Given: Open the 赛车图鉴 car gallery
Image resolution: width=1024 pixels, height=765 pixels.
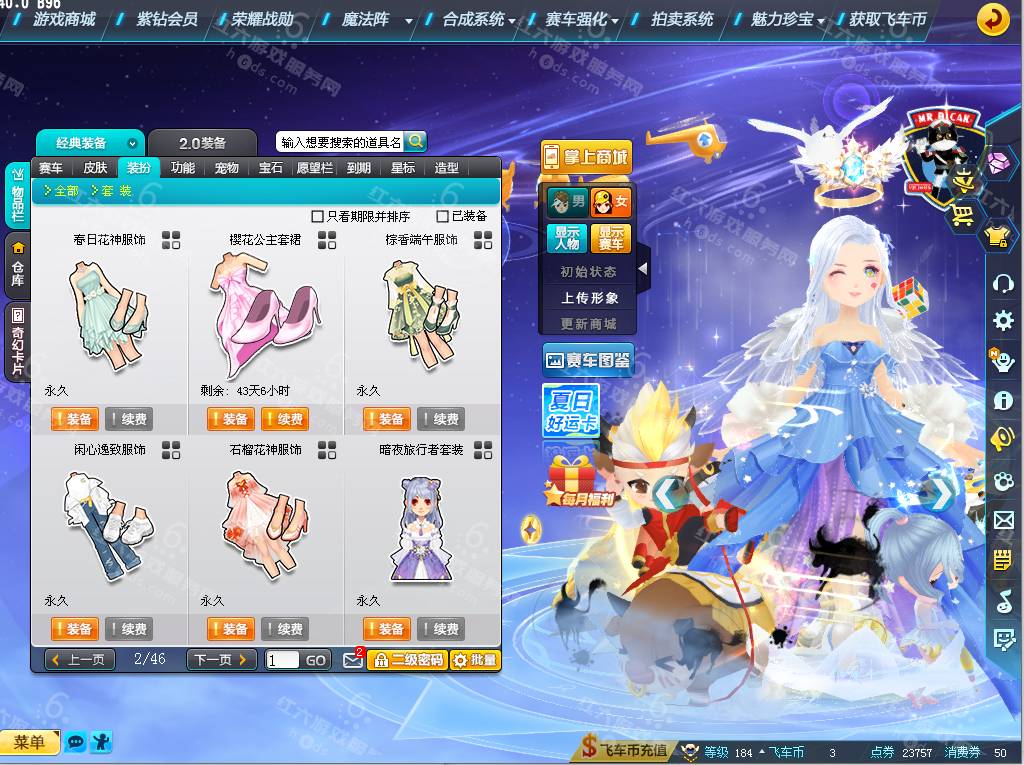Looking at the screenshot, I should coord(588,360).
